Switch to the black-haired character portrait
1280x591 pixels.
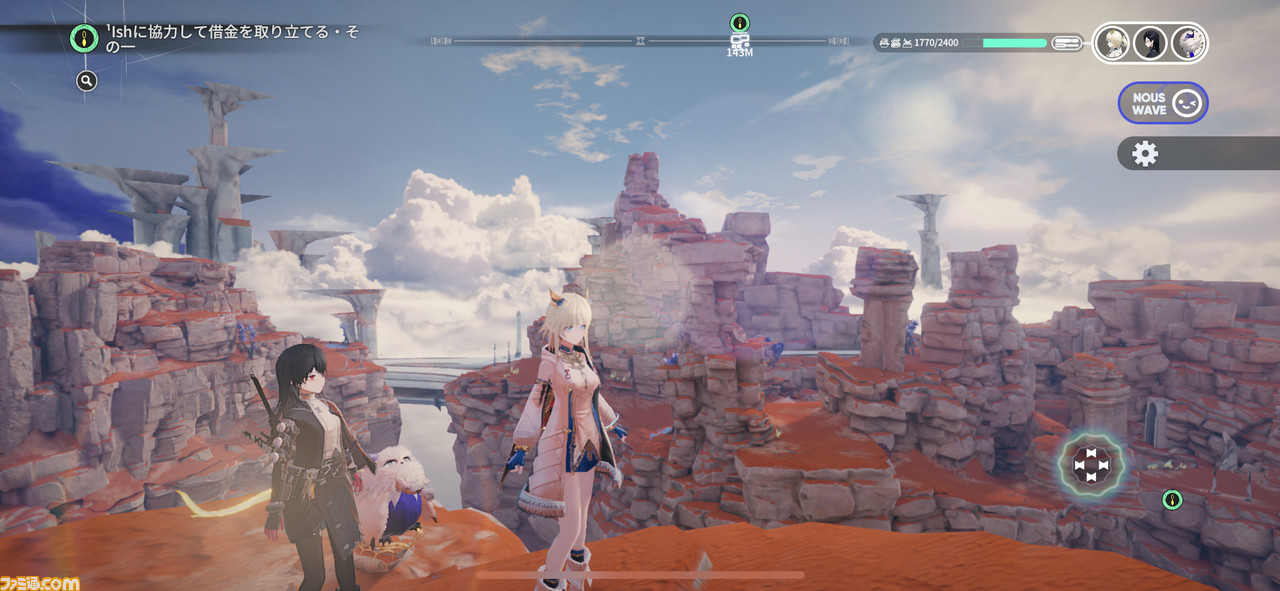click(x=1149, y=43)
